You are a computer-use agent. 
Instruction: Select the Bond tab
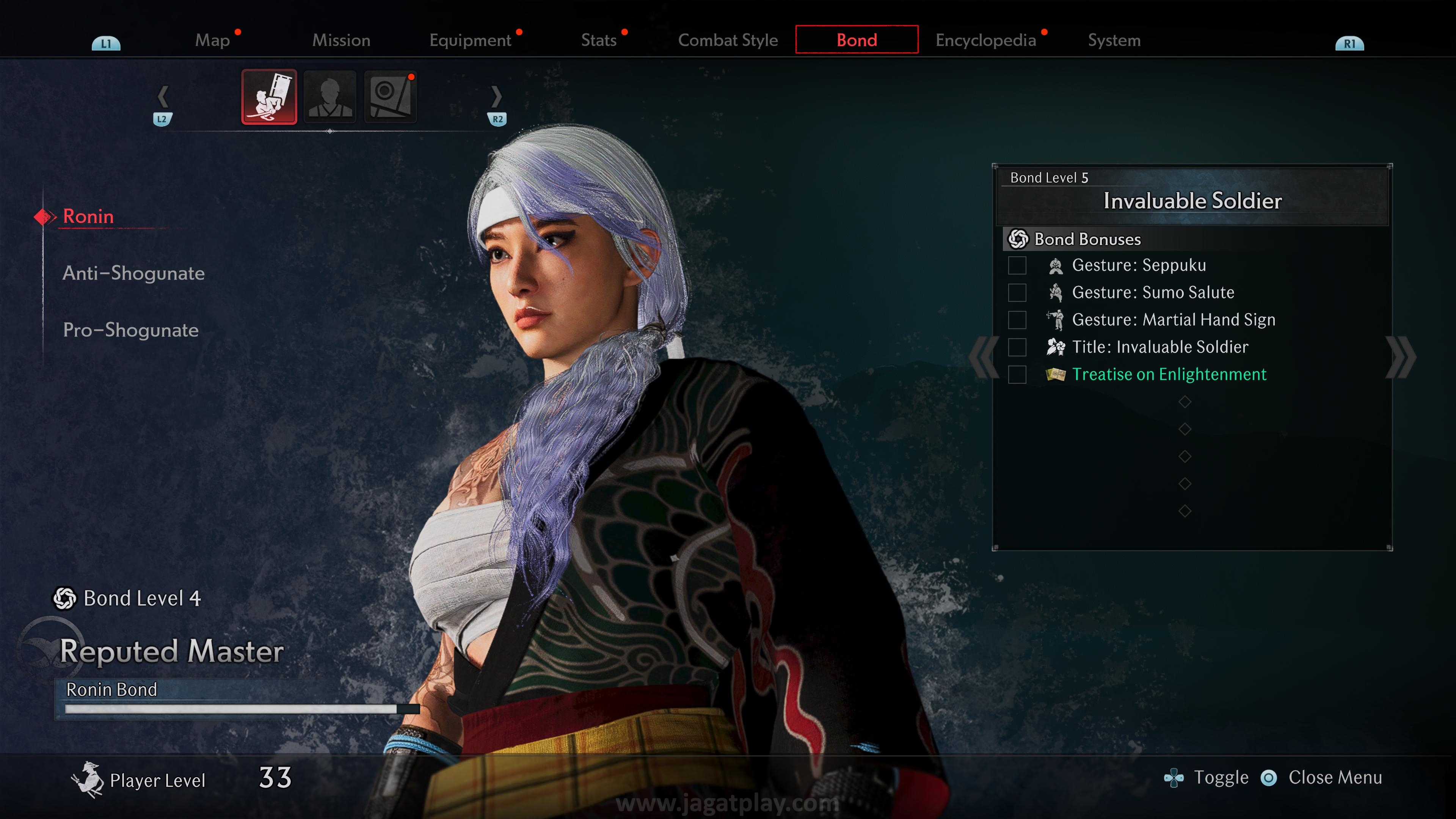point(857,40)
